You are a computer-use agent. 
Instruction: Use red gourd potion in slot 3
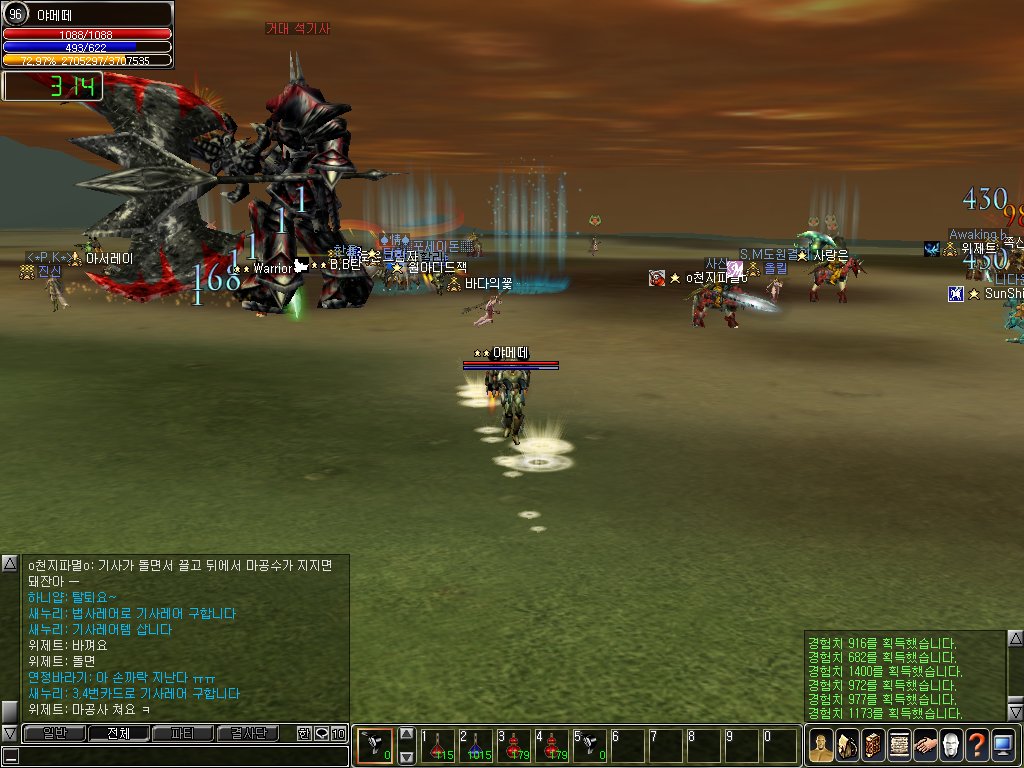[514, 746]
